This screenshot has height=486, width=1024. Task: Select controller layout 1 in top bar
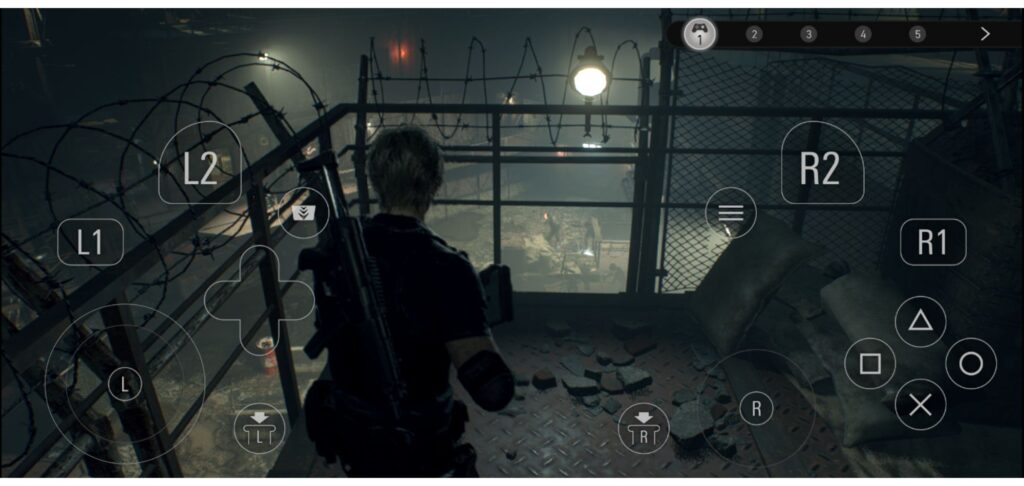point(700,34)
